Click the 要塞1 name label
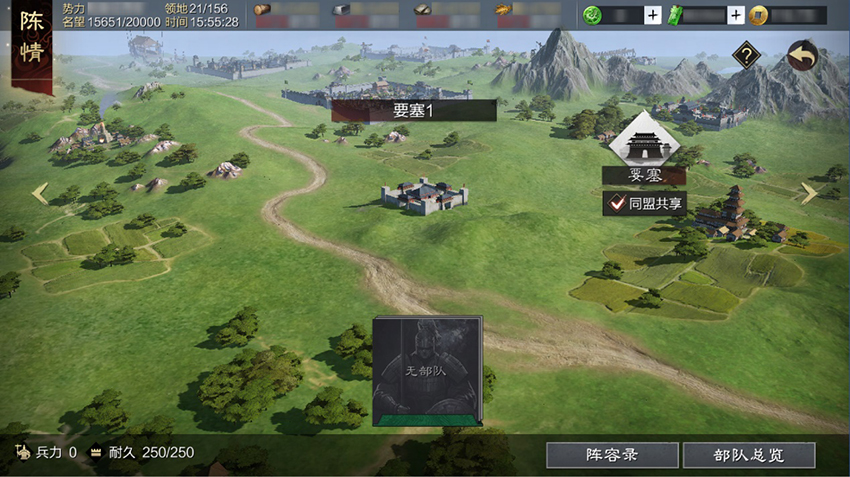The width and height of the screenshot is (850, 477). click(414, 111)
